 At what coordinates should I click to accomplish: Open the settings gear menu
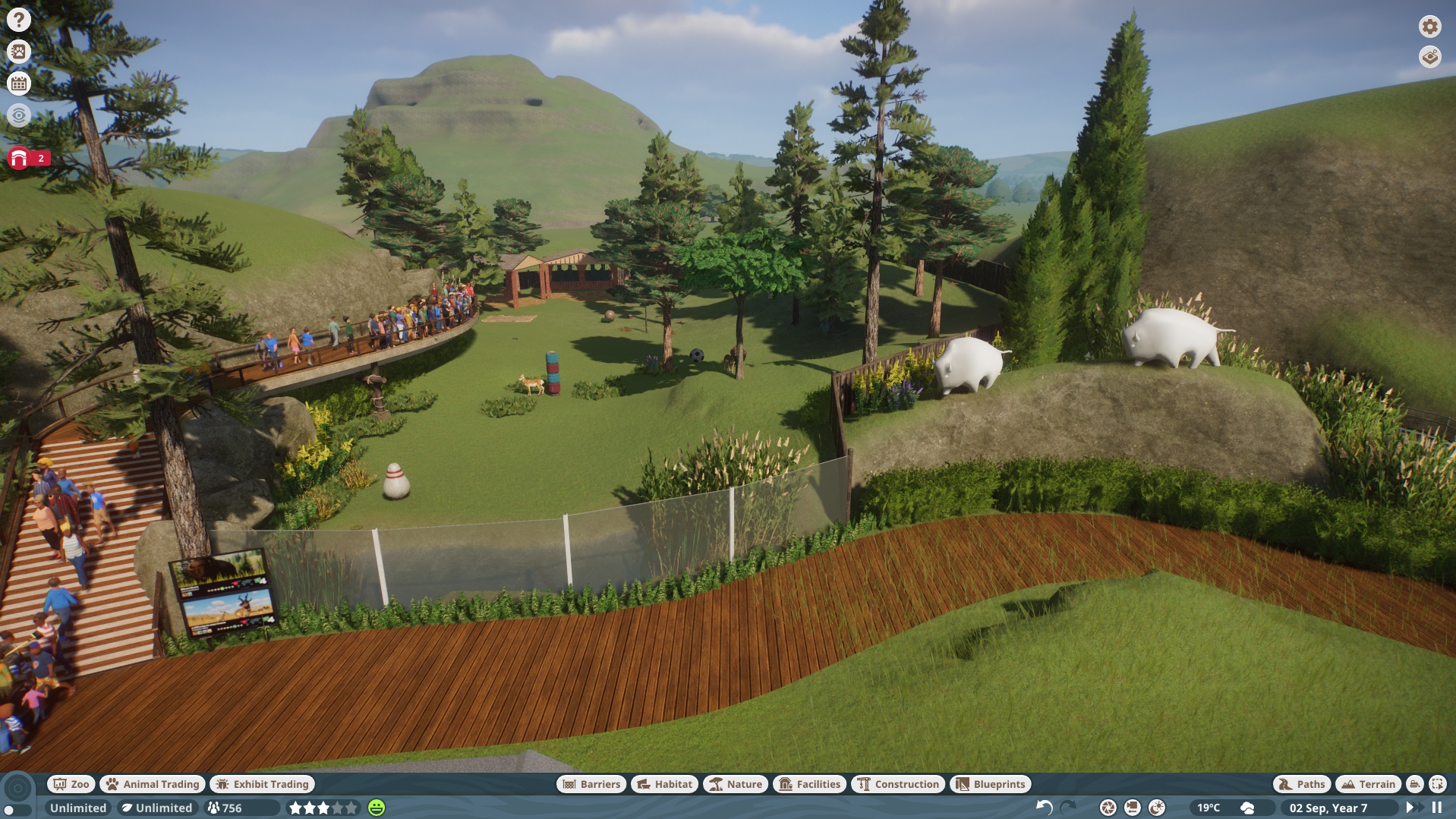click(x=1429, y=27)
